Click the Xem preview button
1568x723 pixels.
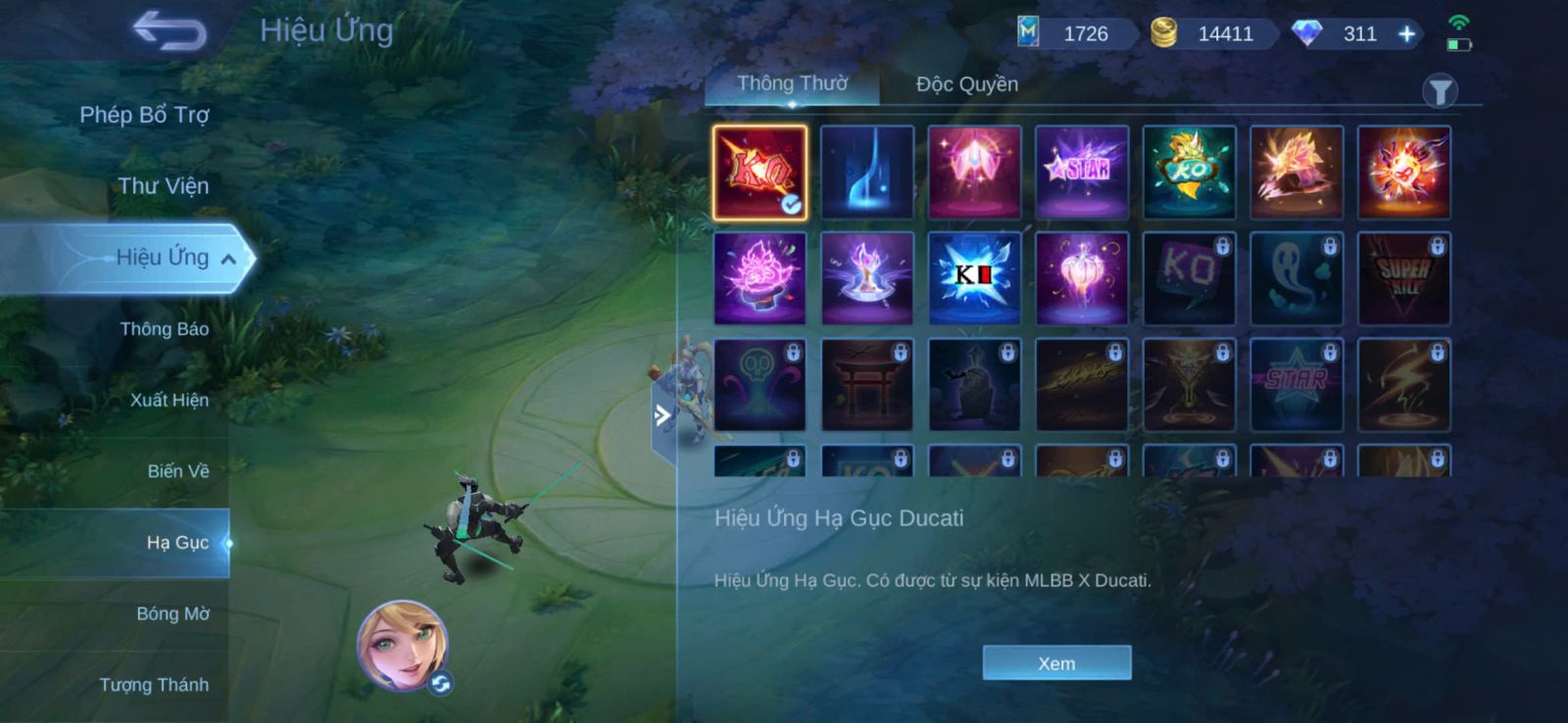point(1056,663)
